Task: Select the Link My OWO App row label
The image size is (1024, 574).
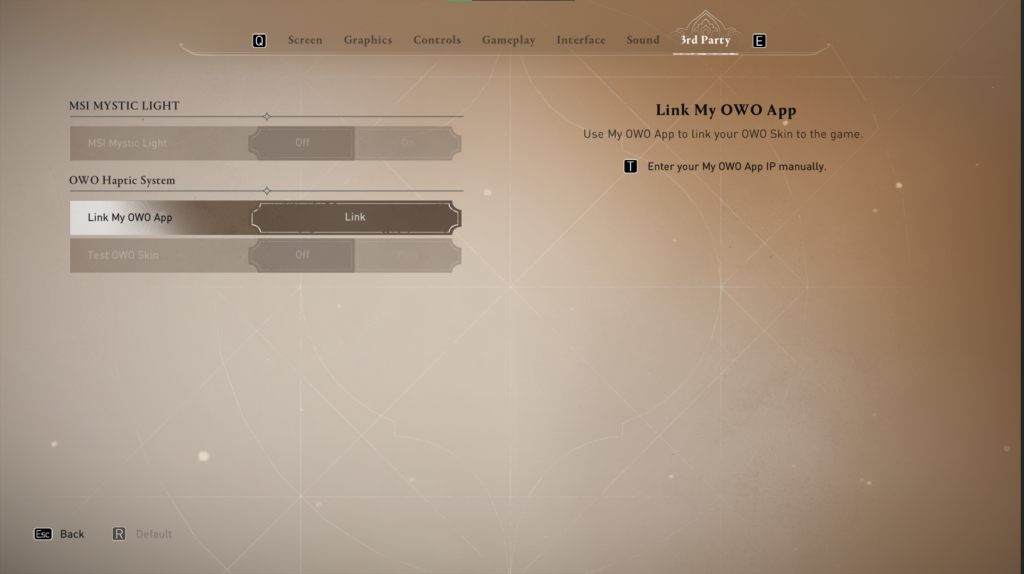Action: click(130, 217)
